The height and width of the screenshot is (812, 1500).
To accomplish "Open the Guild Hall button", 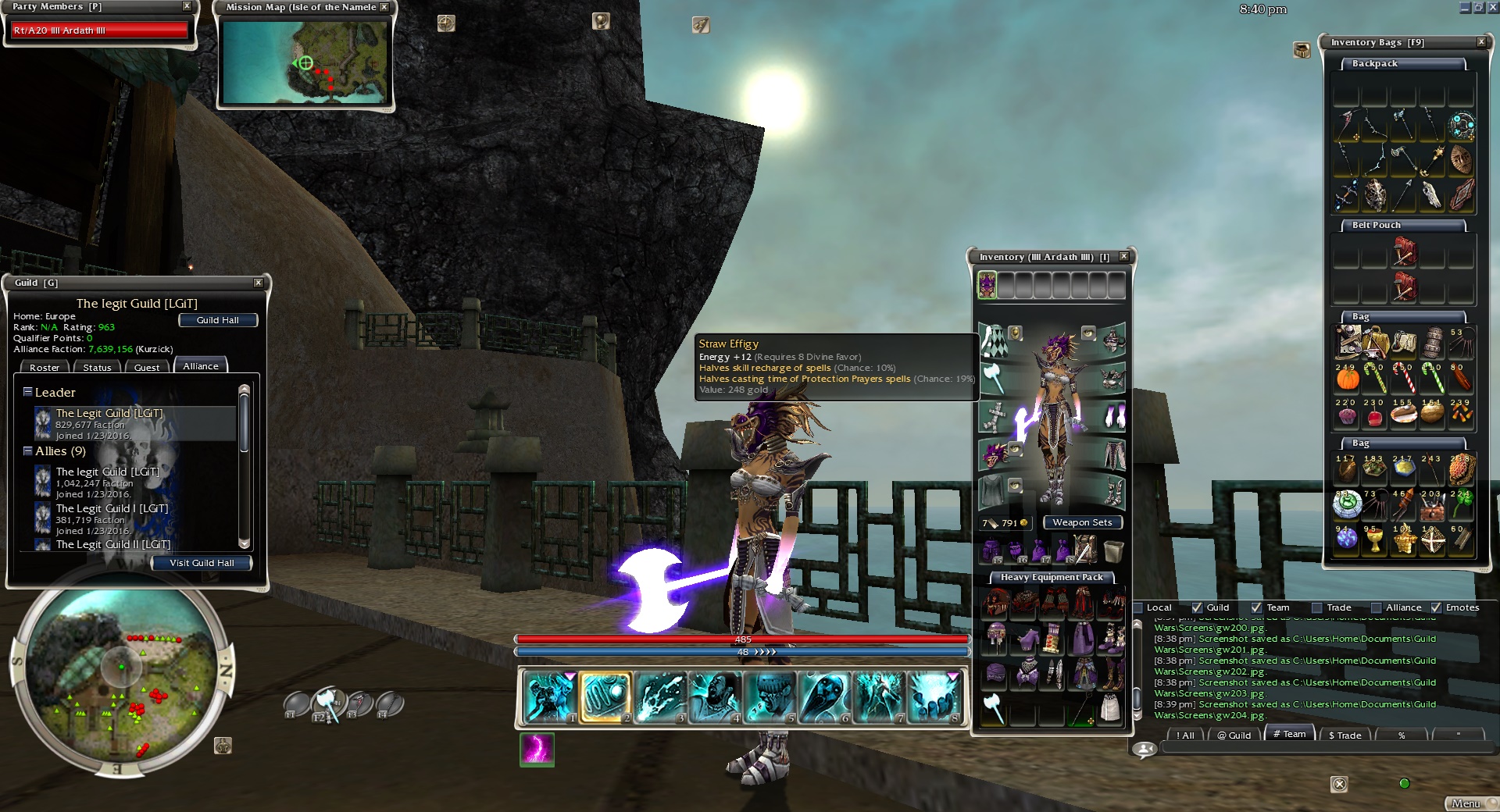I will (x=218, y=320).
